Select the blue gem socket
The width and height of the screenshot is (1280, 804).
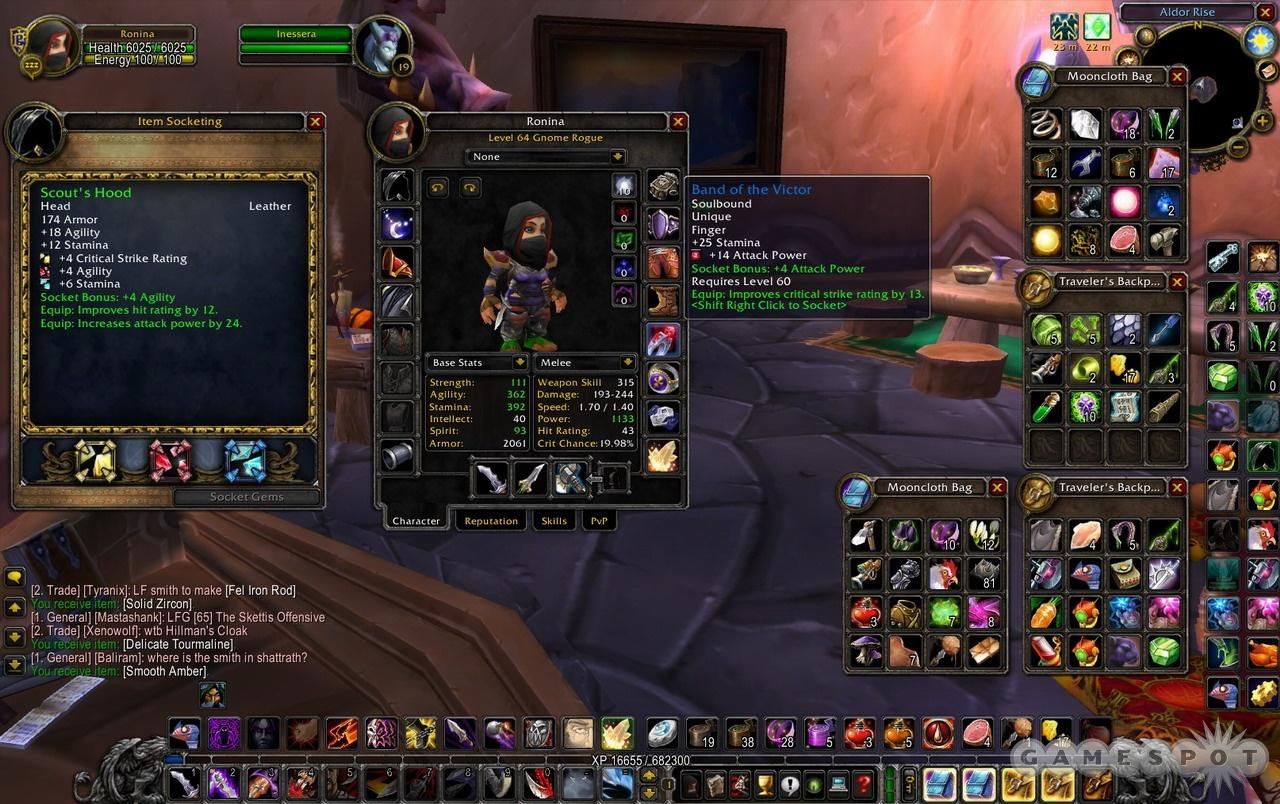pyautogui.click(x=245, y=460)
